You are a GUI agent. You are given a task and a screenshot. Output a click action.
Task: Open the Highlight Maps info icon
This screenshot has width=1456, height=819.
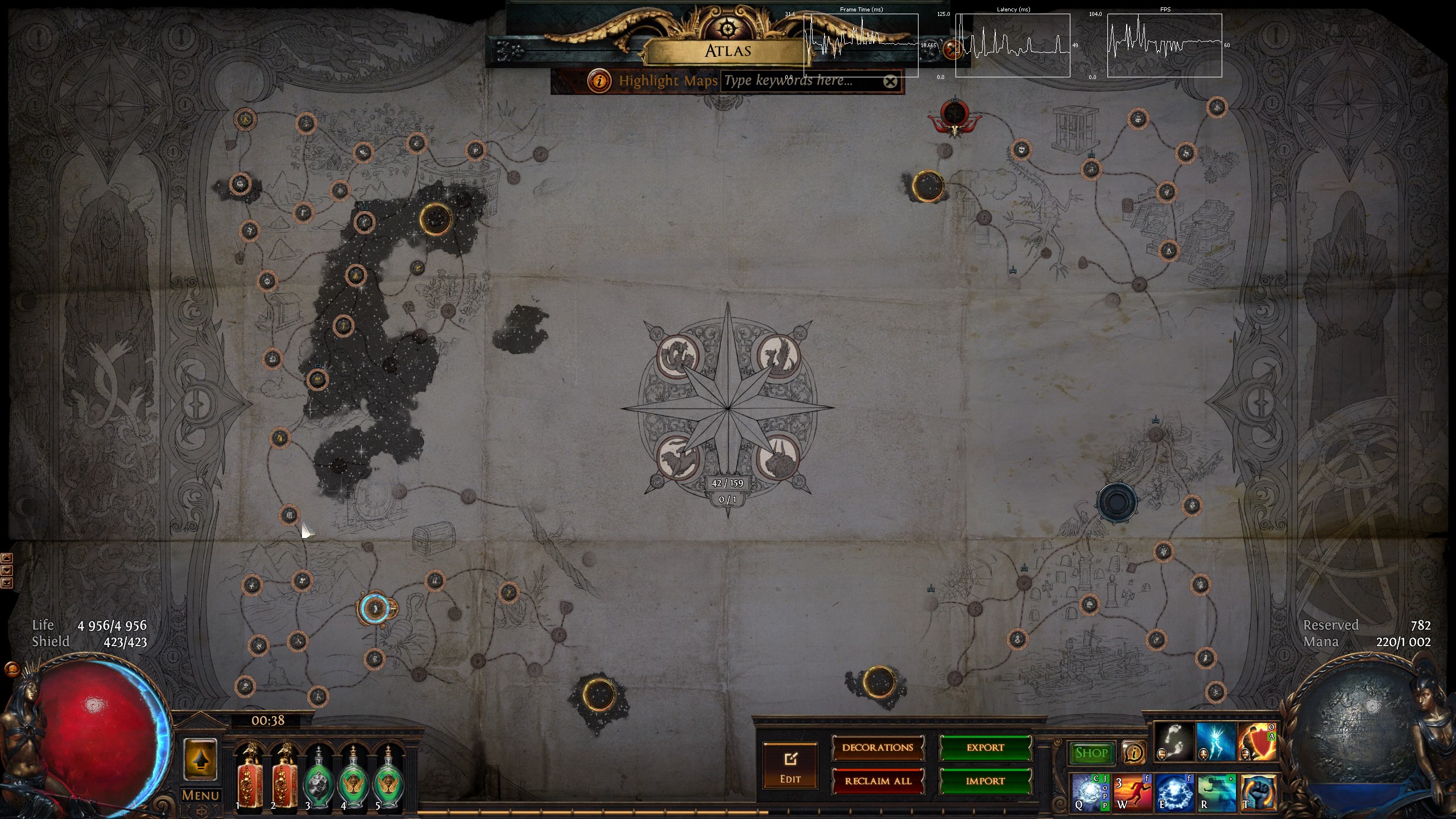pyautogui.click(x=599, y=81)
